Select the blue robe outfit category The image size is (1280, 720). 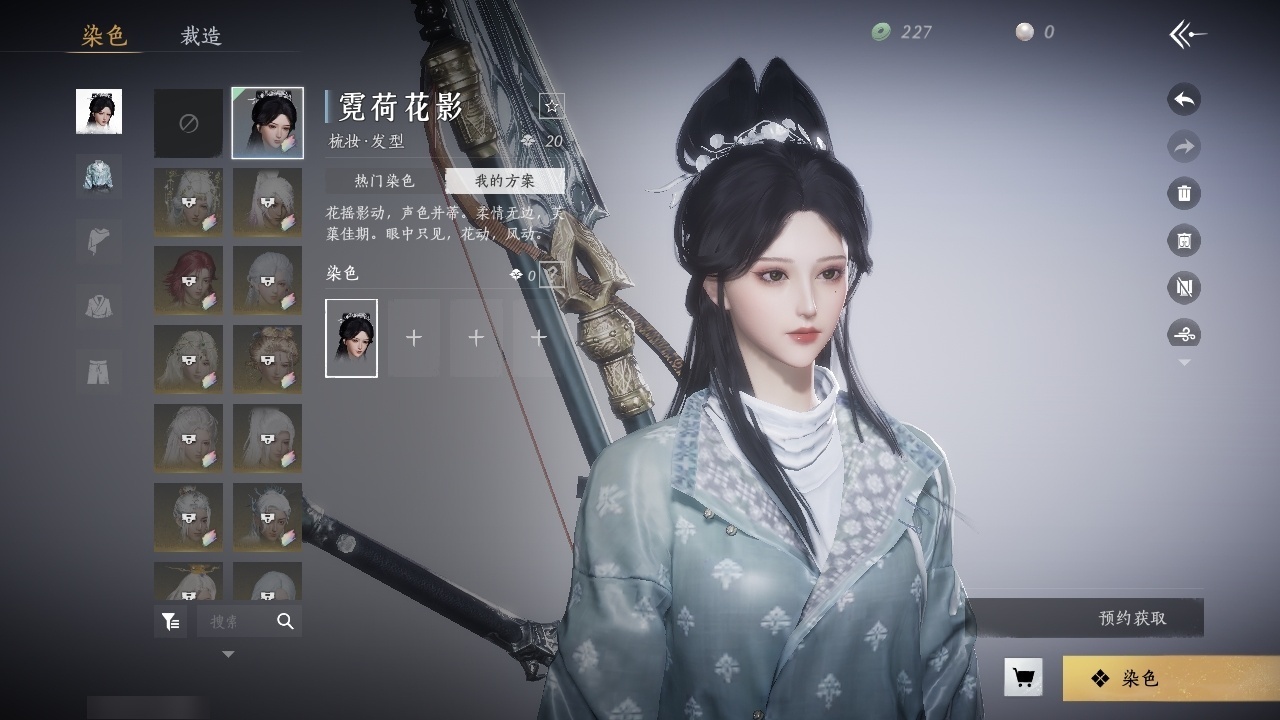(99, 176)
